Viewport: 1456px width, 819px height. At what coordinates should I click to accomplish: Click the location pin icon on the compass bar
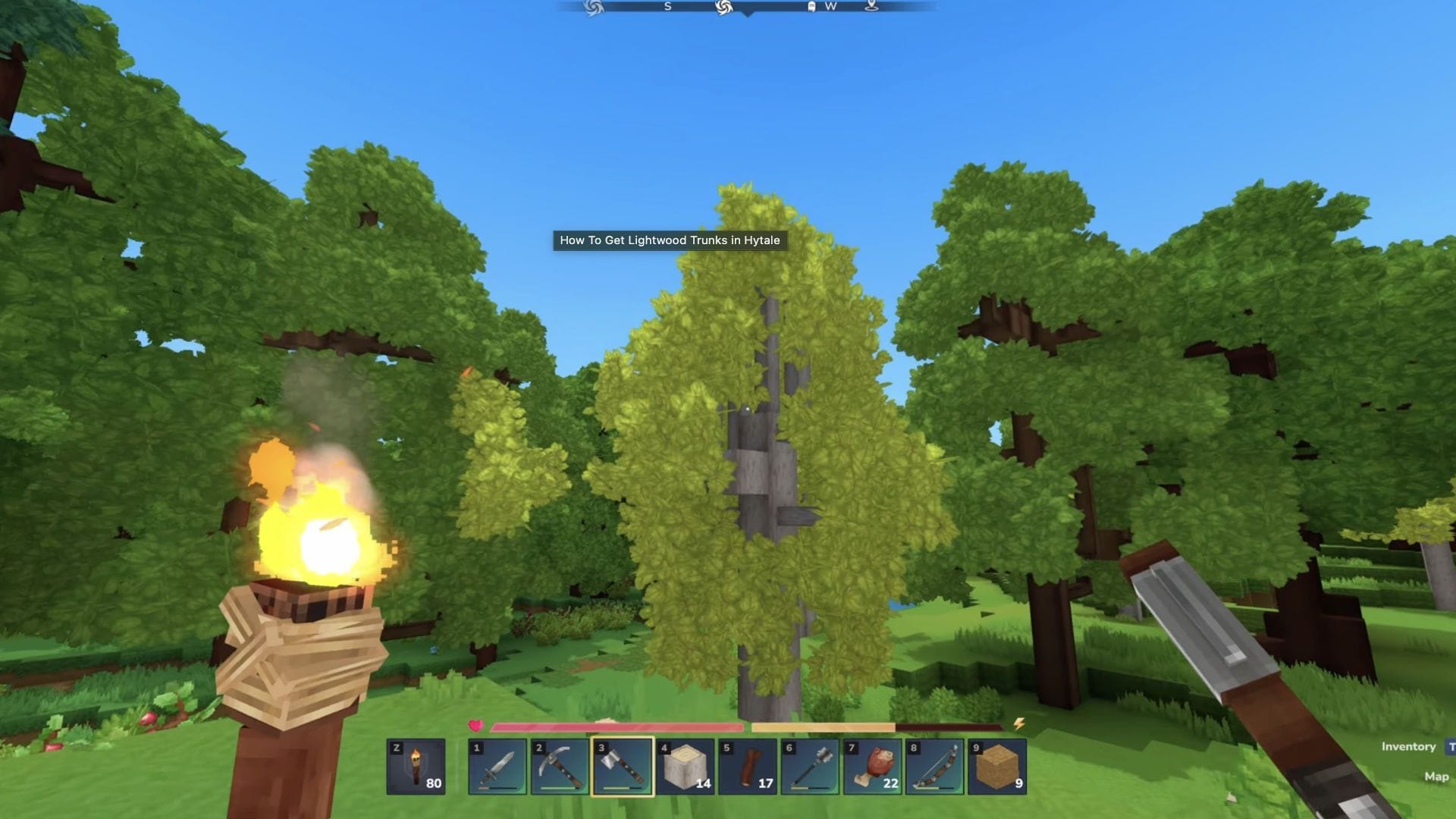(870, 6)
